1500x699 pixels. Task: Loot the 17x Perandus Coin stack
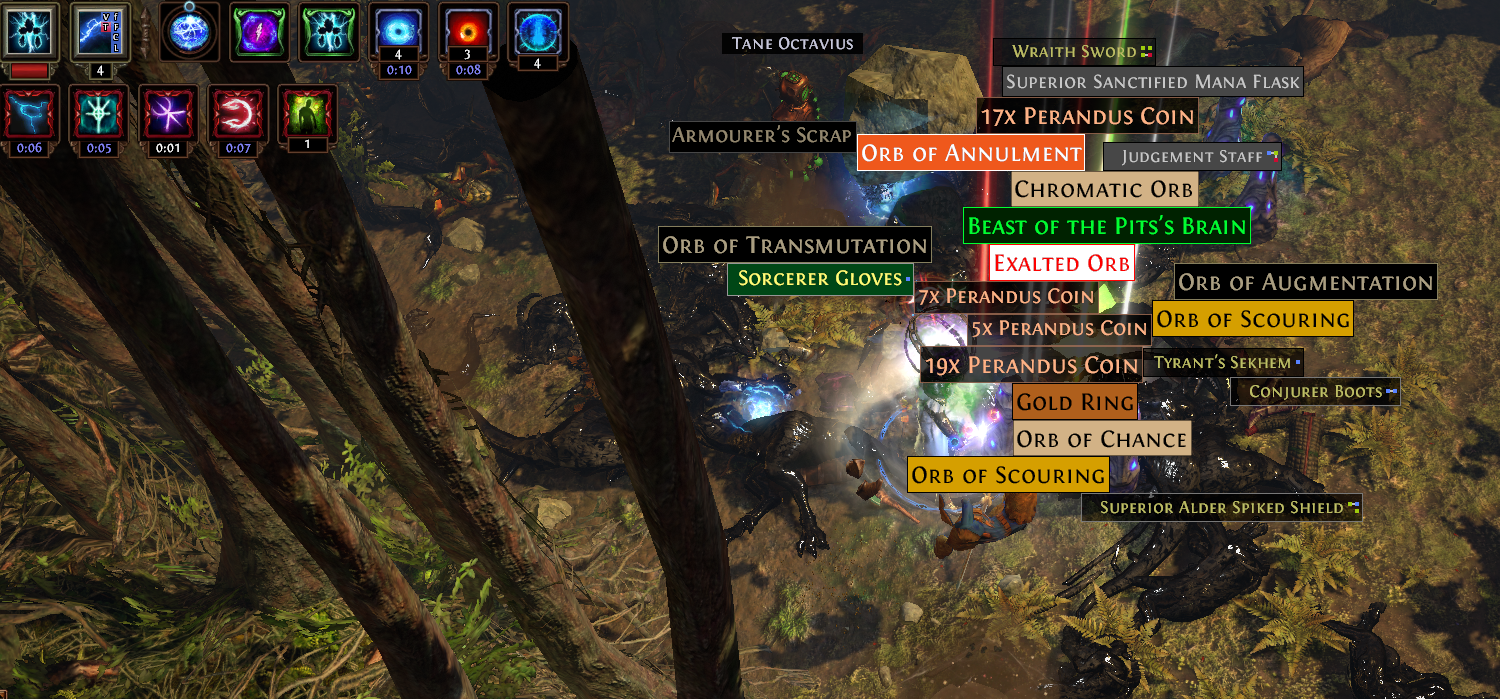point(1087,117)
